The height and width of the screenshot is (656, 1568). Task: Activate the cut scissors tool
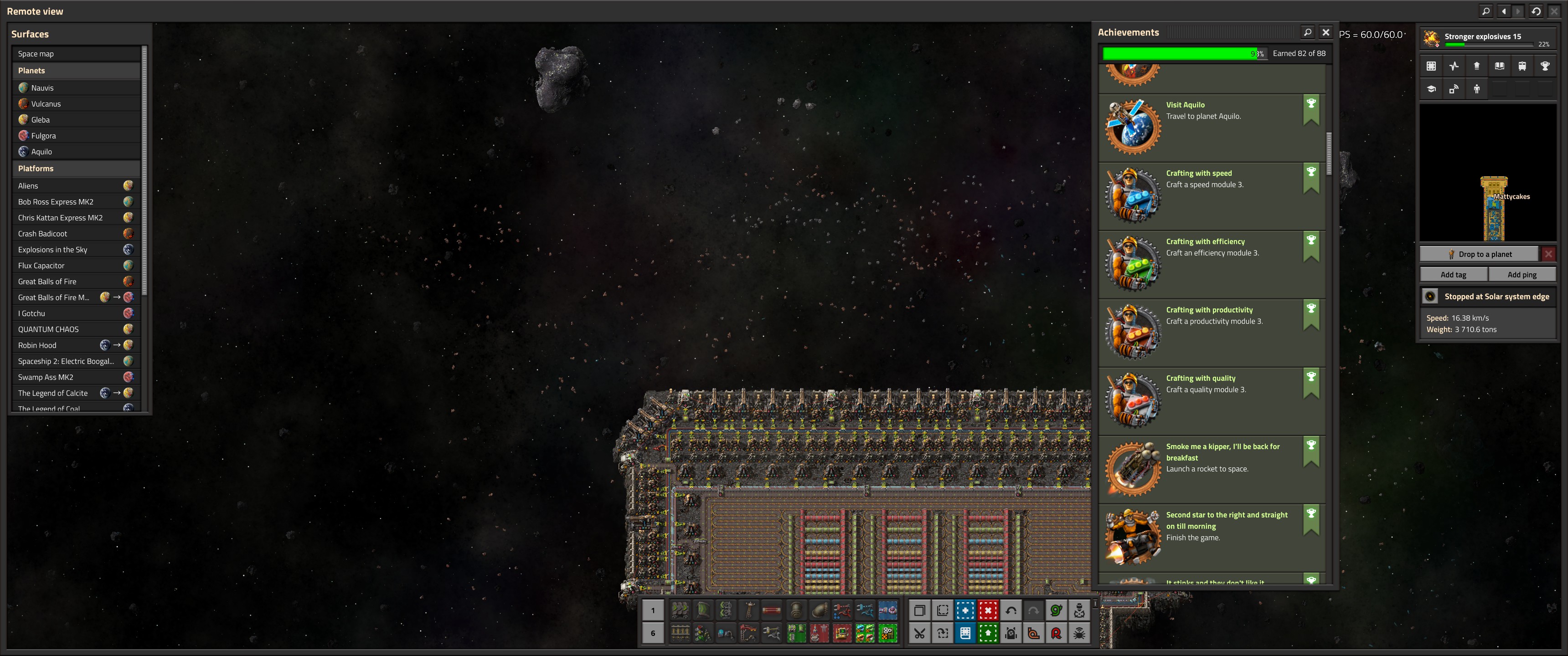919,634
